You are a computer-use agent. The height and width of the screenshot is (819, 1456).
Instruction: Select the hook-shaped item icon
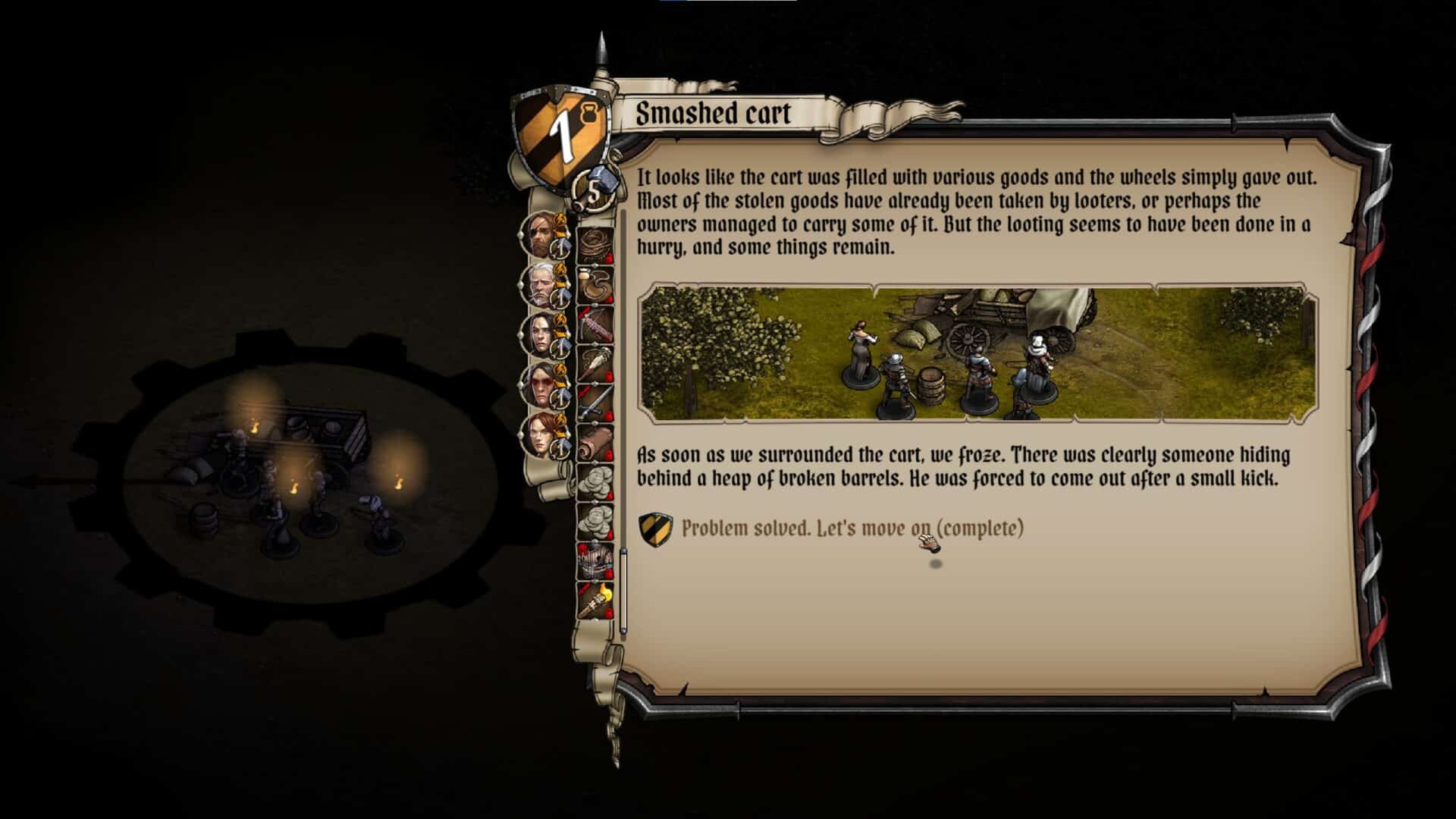tap(596, 286)
